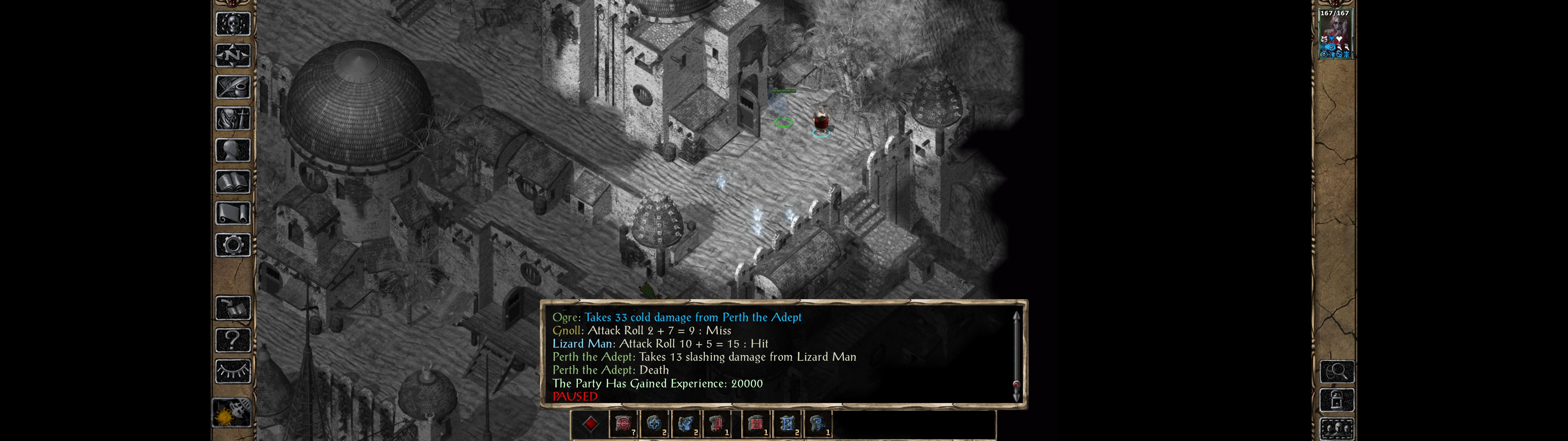Click the closed eye button
Image resolution: width=1568 pixels, height=441 pixels.
(x=233, y=371)
